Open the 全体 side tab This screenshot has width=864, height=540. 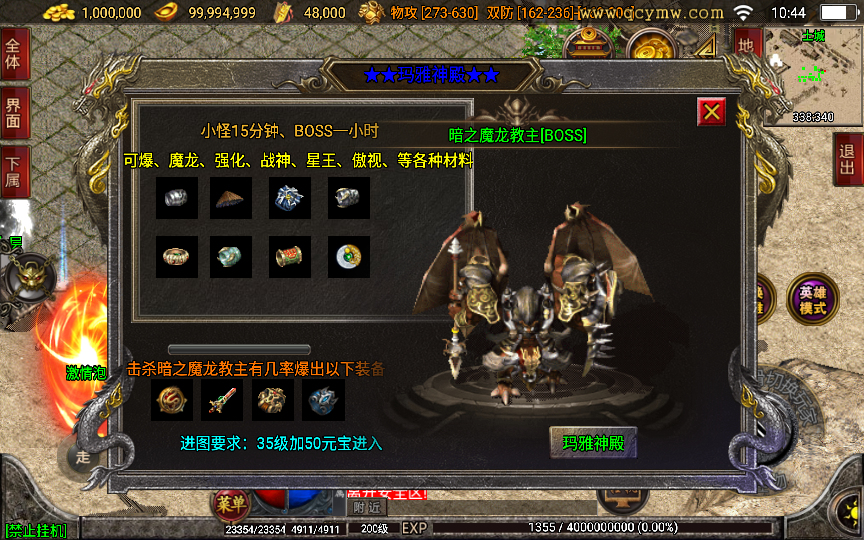[x=14, y=54]
